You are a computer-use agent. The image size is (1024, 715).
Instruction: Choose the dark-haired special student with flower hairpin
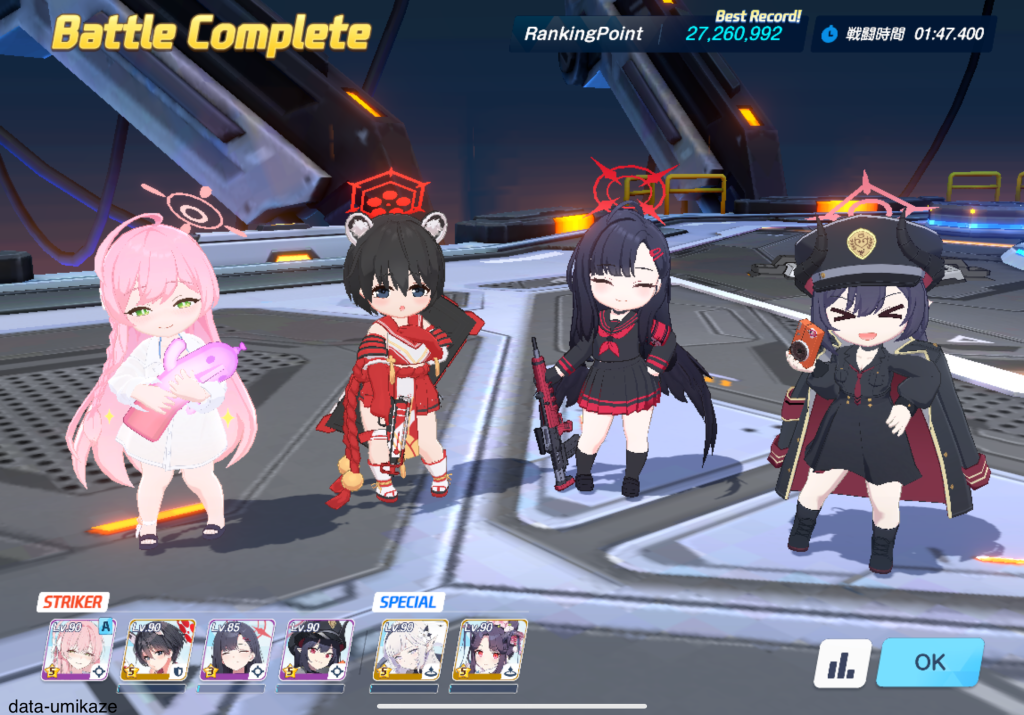pyautogui.click(x=490, y=650)
